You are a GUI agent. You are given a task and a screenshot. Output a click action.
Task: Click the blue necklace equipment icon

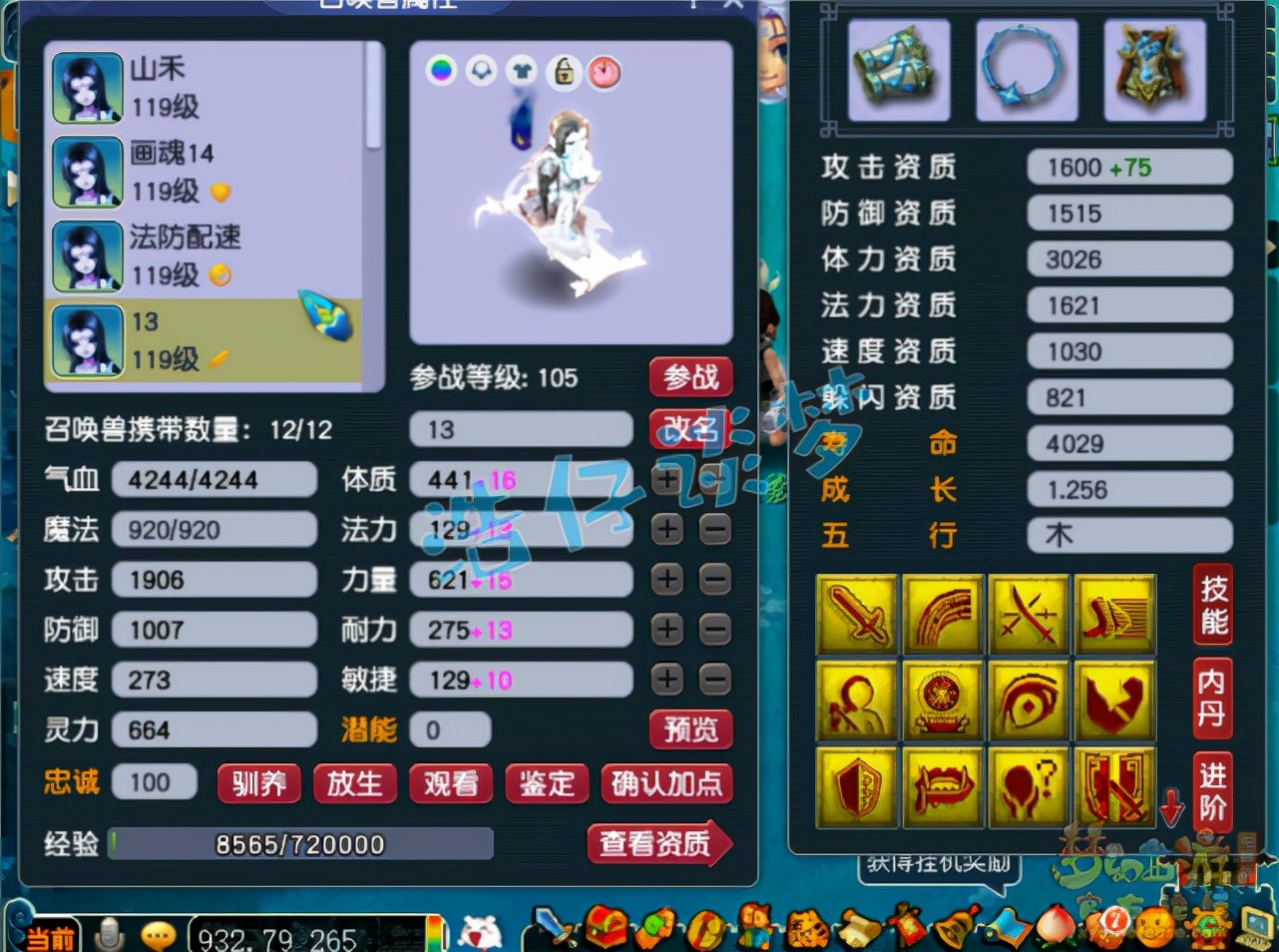click(x=1027, y=70)
